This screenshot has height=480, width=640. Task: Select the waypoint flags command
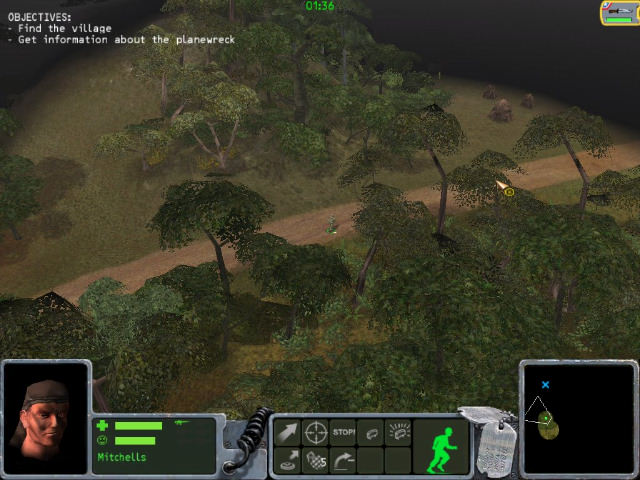coord(316,460)
